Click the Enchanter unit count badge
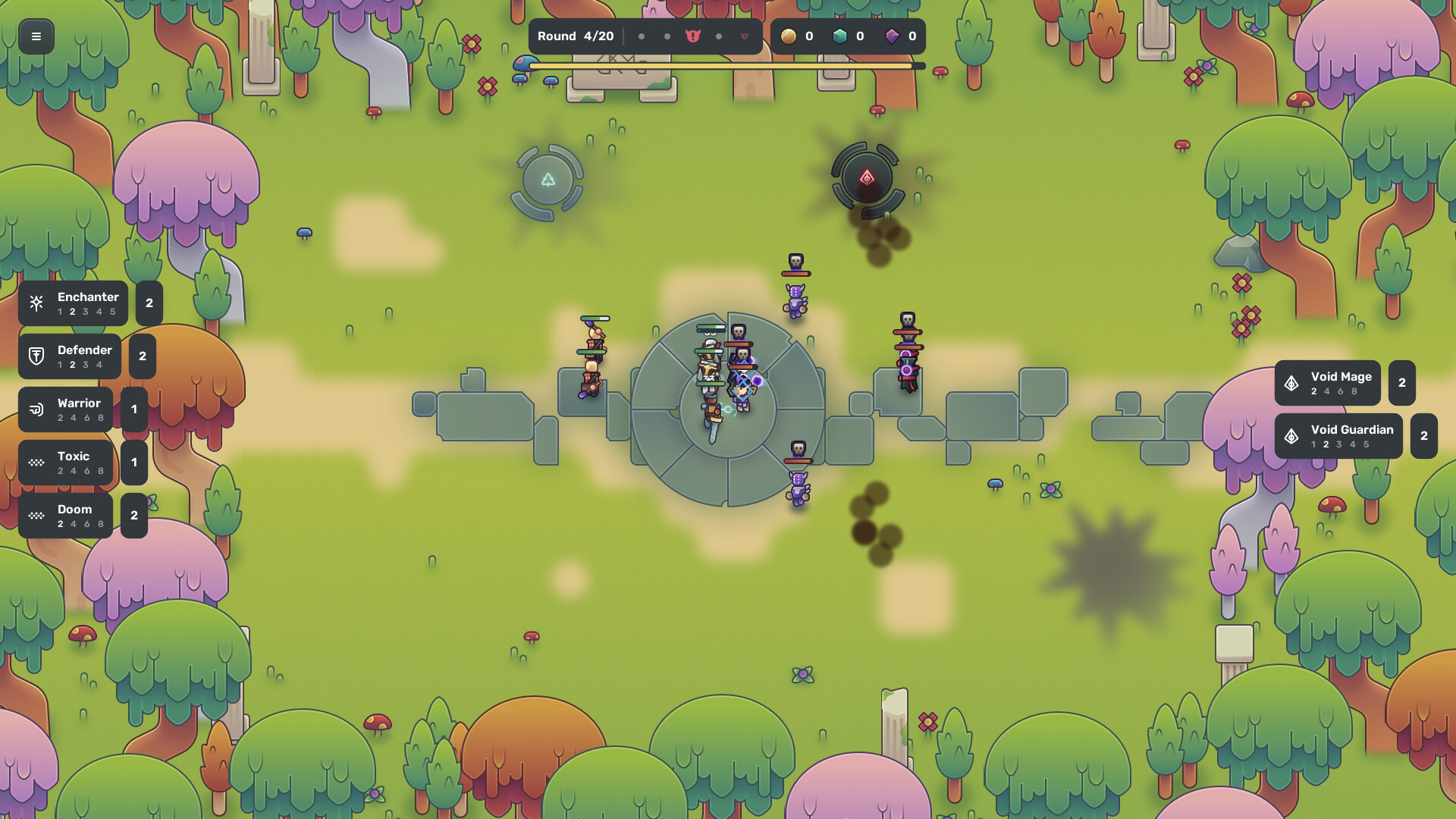Viewport: 1456px width, 819px height. tap(149, 303)
